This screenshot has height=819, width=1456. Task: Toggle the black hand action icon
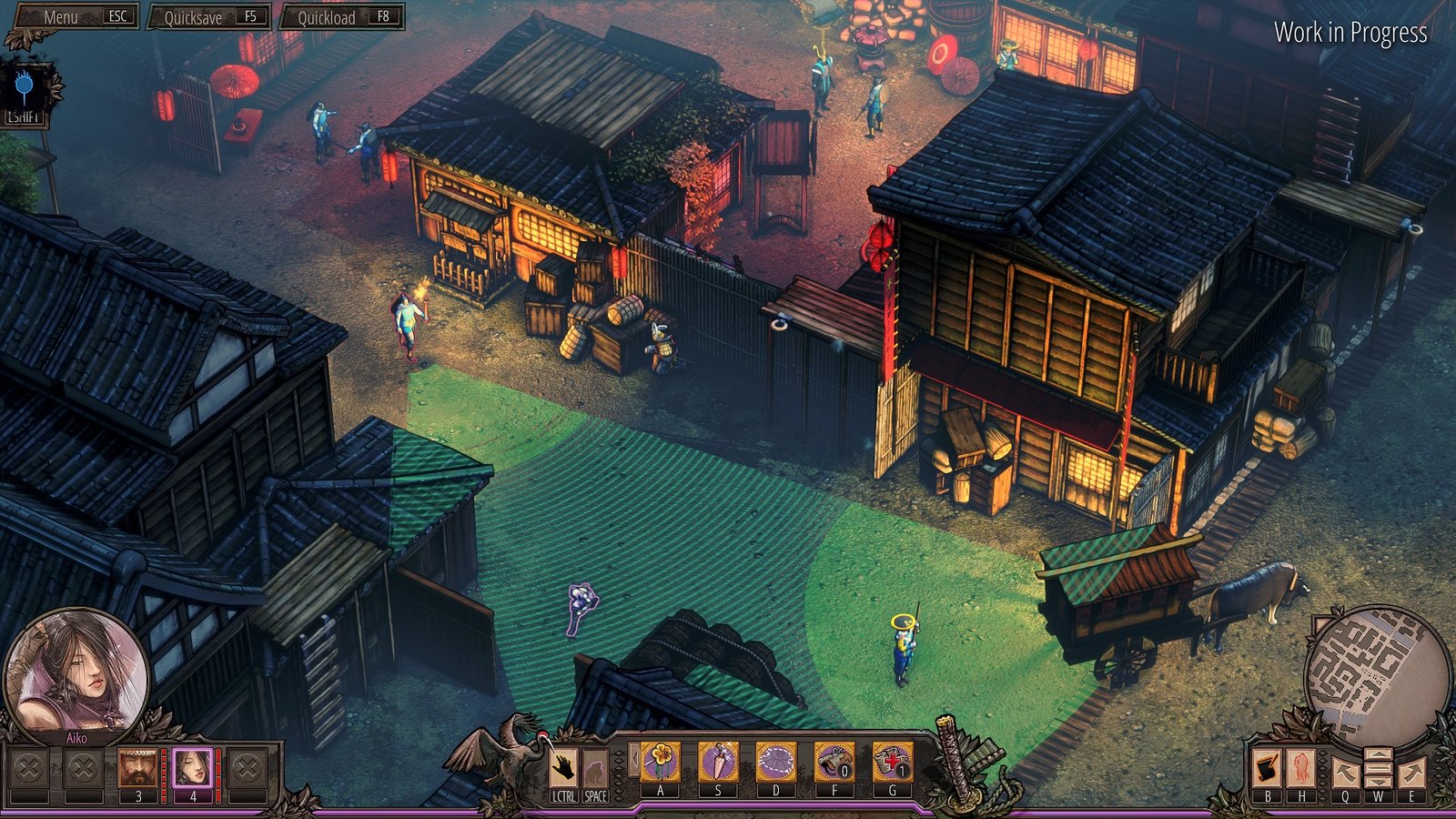tap(563, 767)
